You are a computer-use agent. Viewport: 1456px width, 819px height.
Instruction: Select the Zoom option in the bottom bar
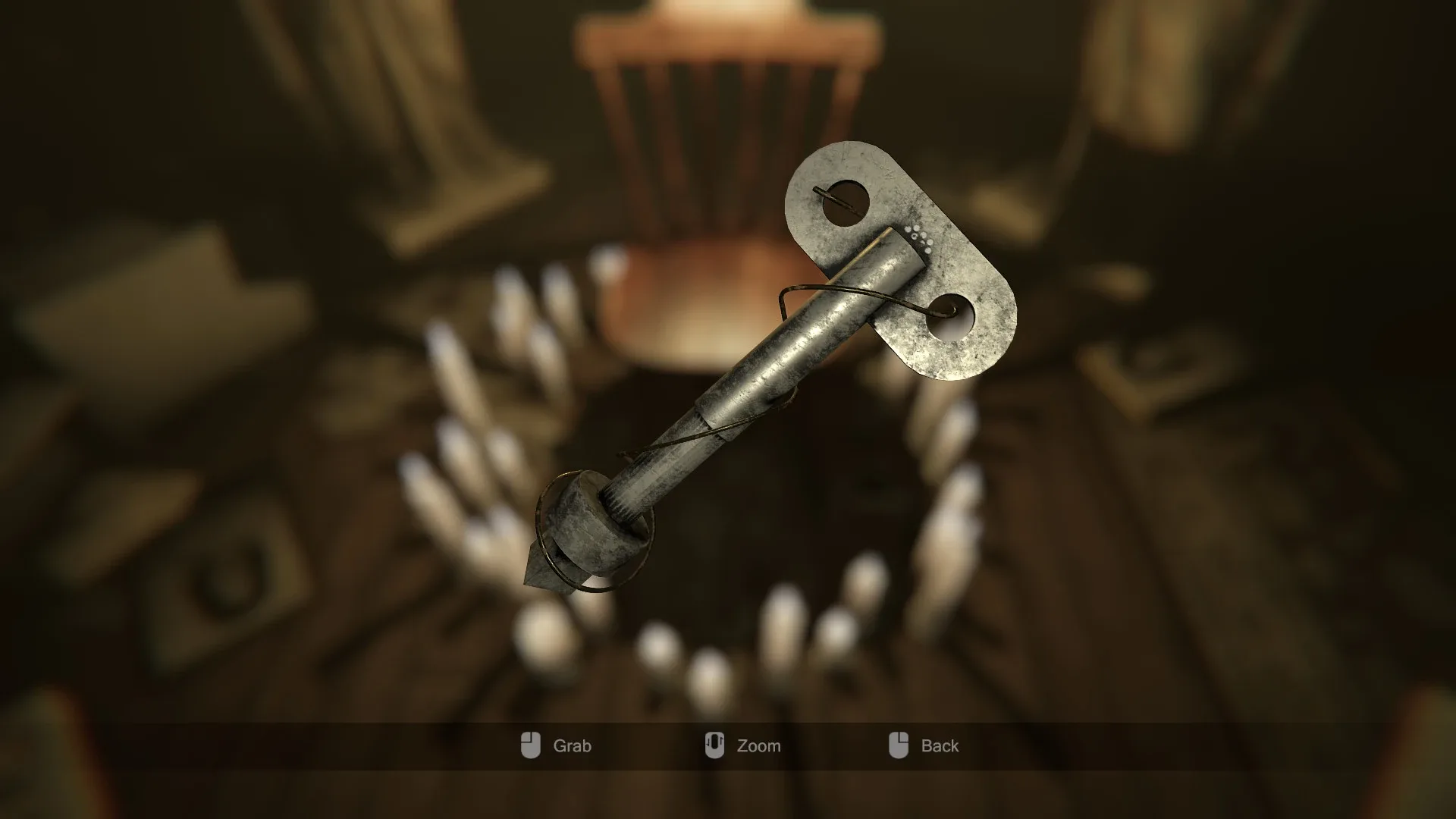click(758, 745)
